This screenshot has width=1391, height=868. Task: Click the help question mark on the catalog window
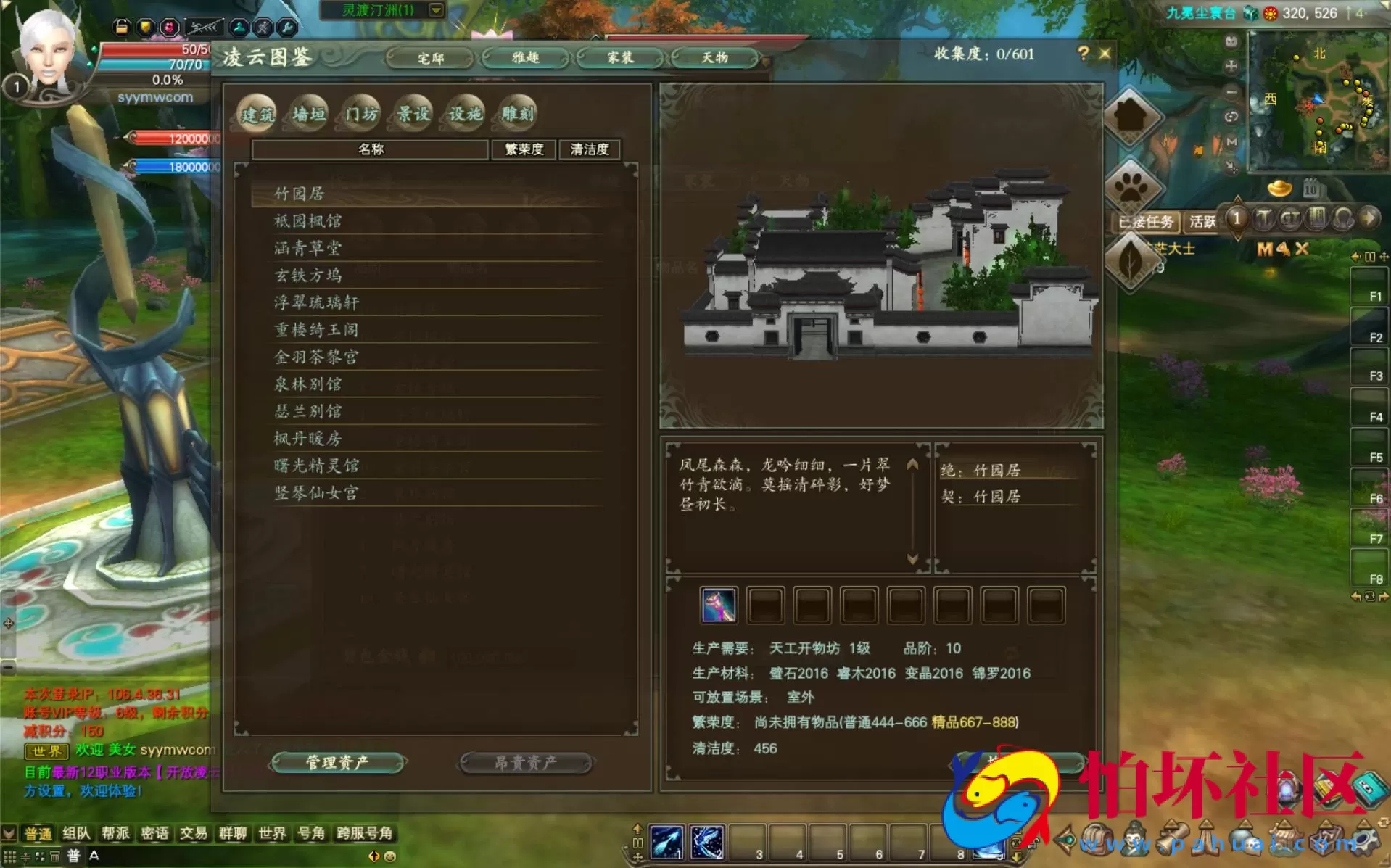[1082, 53]
